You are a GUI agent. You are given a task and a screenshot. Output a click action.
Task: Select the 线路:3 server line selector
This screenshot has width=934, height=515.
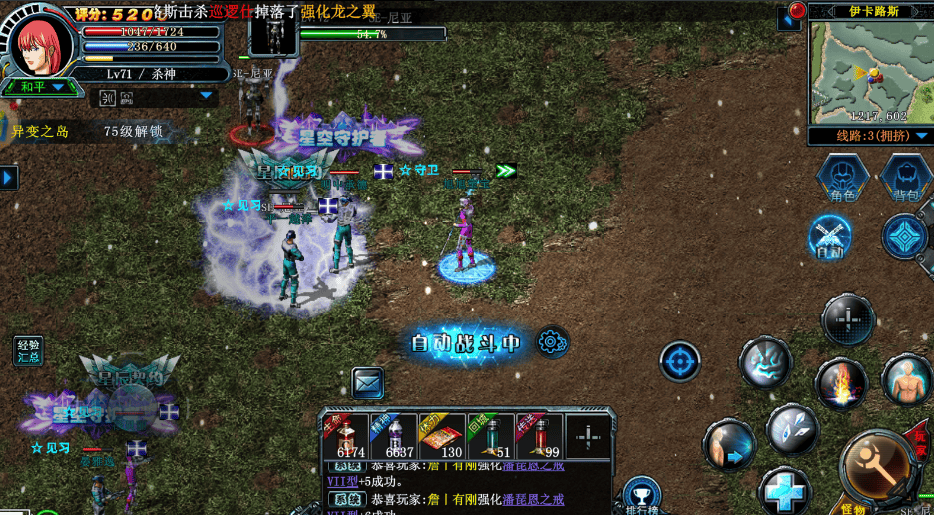[868, 136]
